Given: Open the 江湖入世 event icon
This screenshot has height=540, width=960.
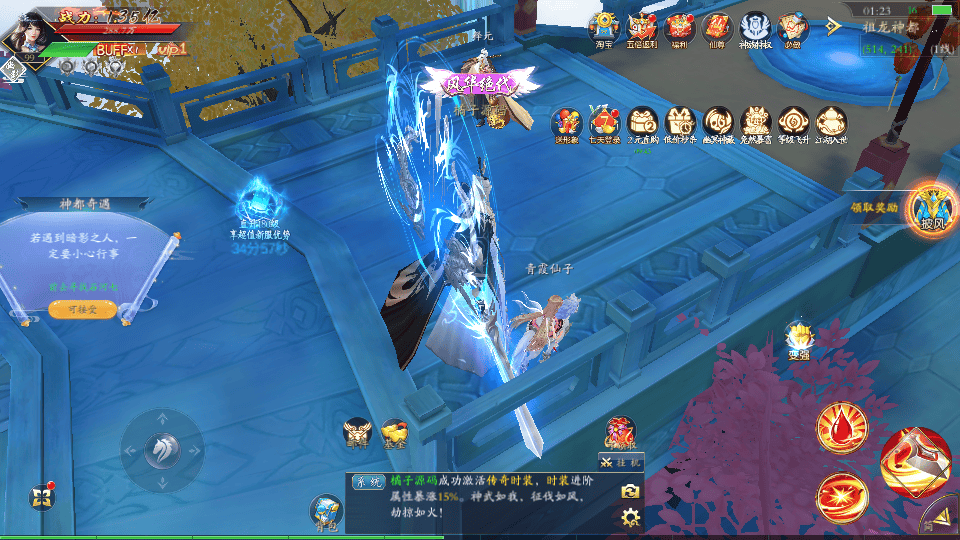Looking at the screenshot, I should (832, 122).
